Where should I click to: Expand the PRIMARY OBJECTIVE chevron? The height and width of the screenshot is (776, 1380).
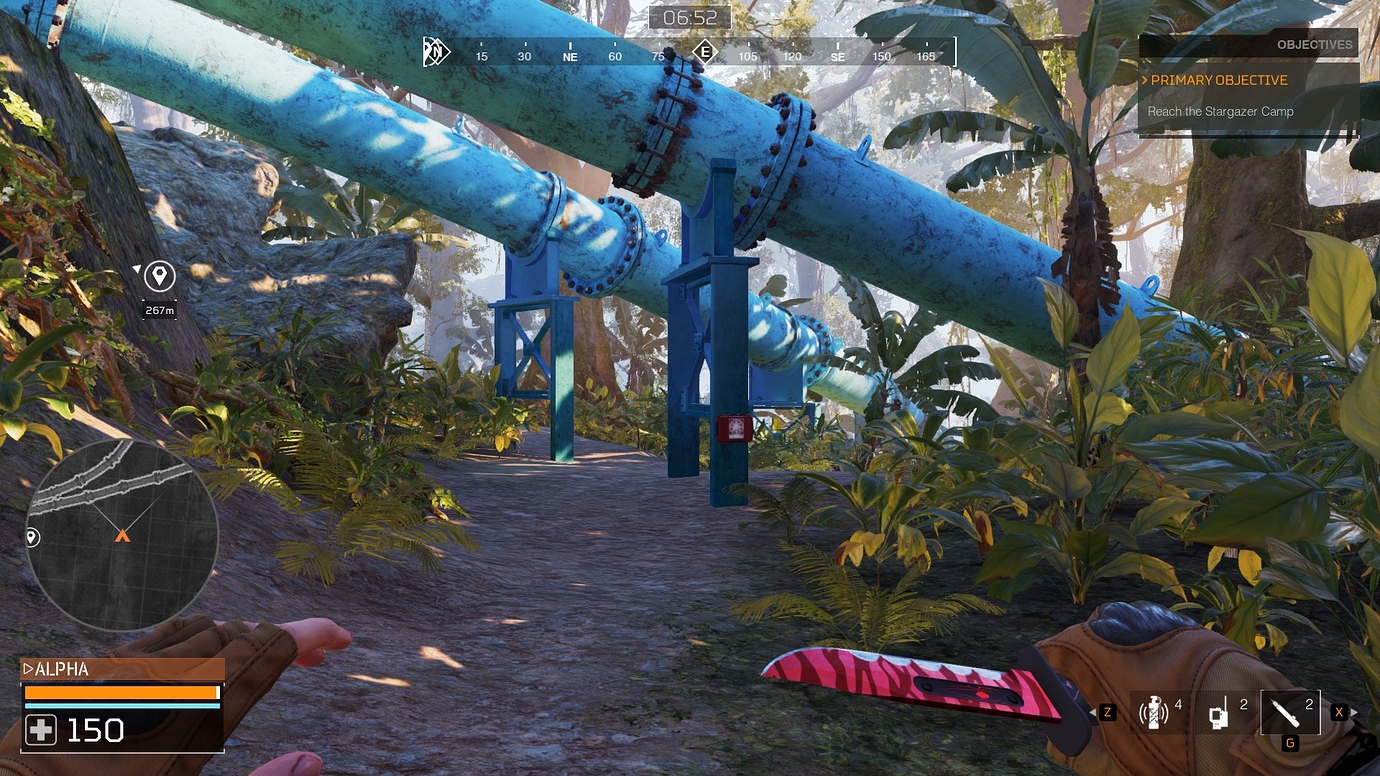1145,80
